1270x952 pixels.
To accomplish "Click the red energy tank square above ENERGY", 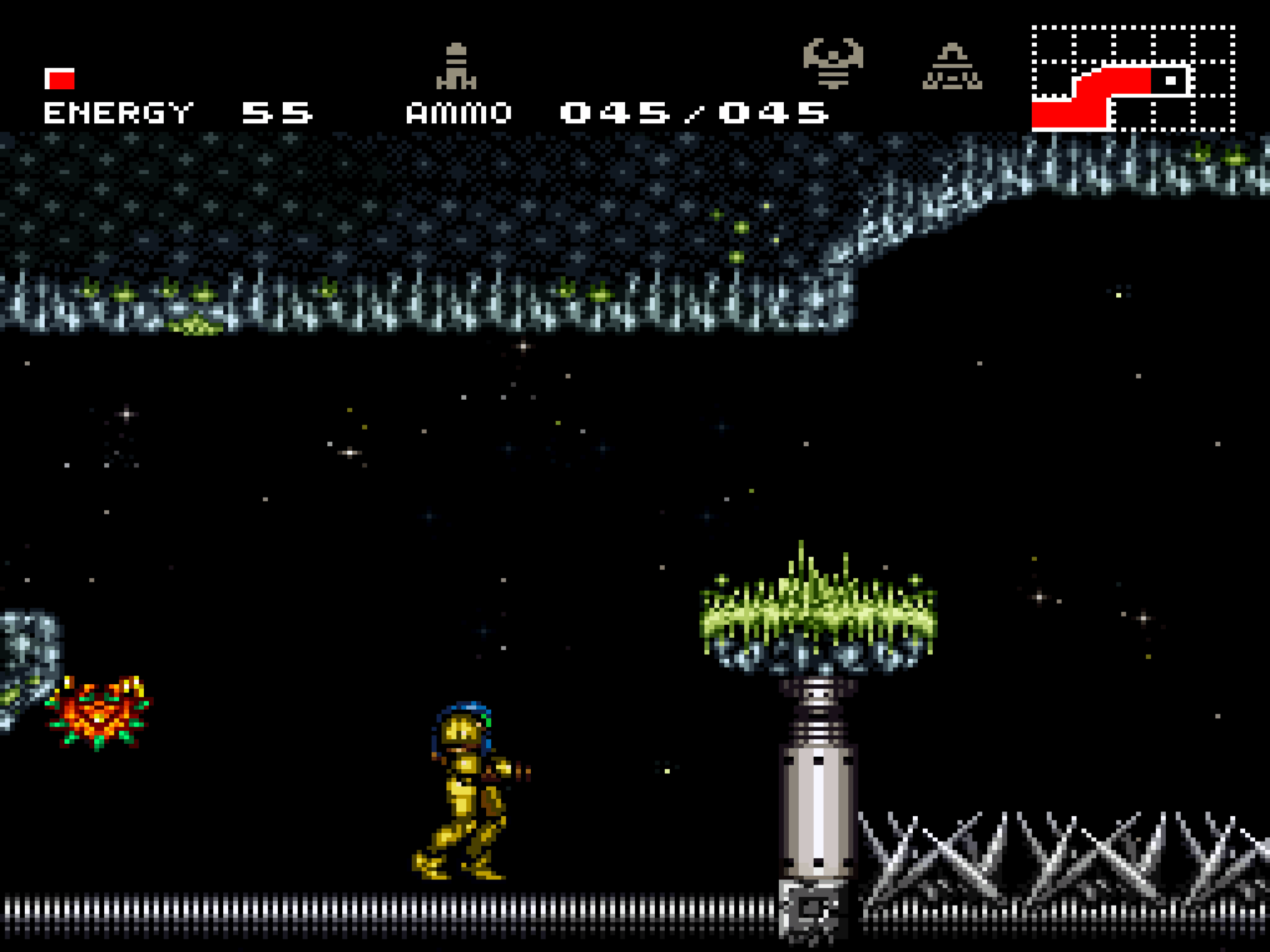I will pos(60,79).
